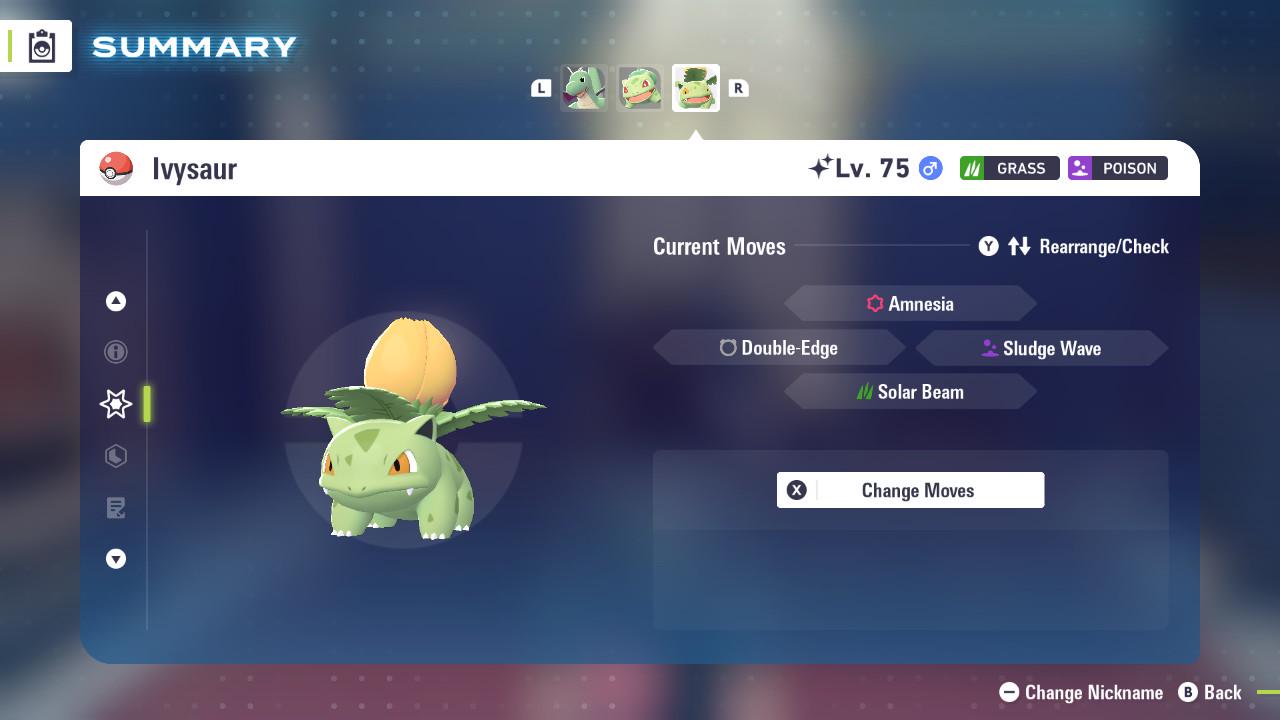This screenshot has width=1280, height=720.
Task: Select the Solar Beam move
Action: (x=910, y=391)
